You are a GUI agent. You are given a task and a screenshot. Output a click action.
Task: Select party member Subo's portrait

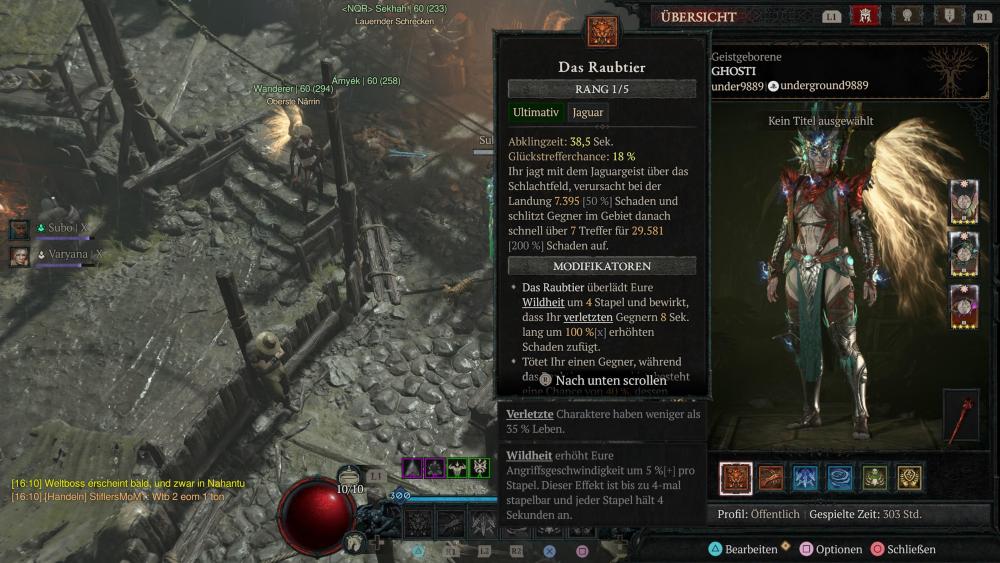click(x=20, y=229)
